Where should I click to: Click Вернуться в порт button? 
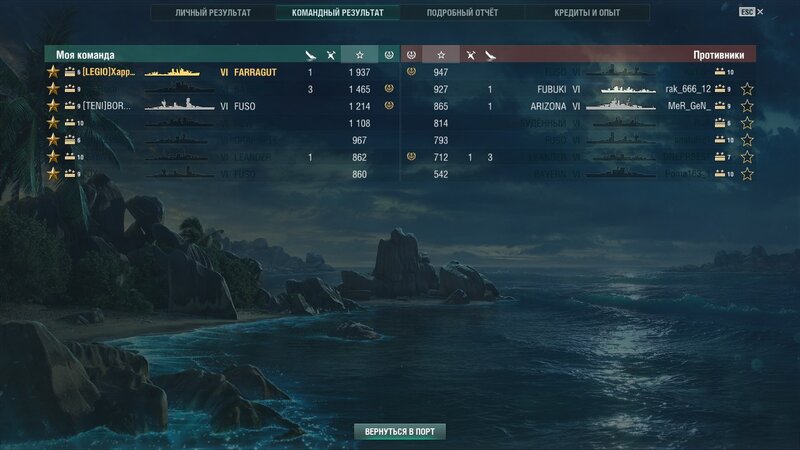coord(399,431)
